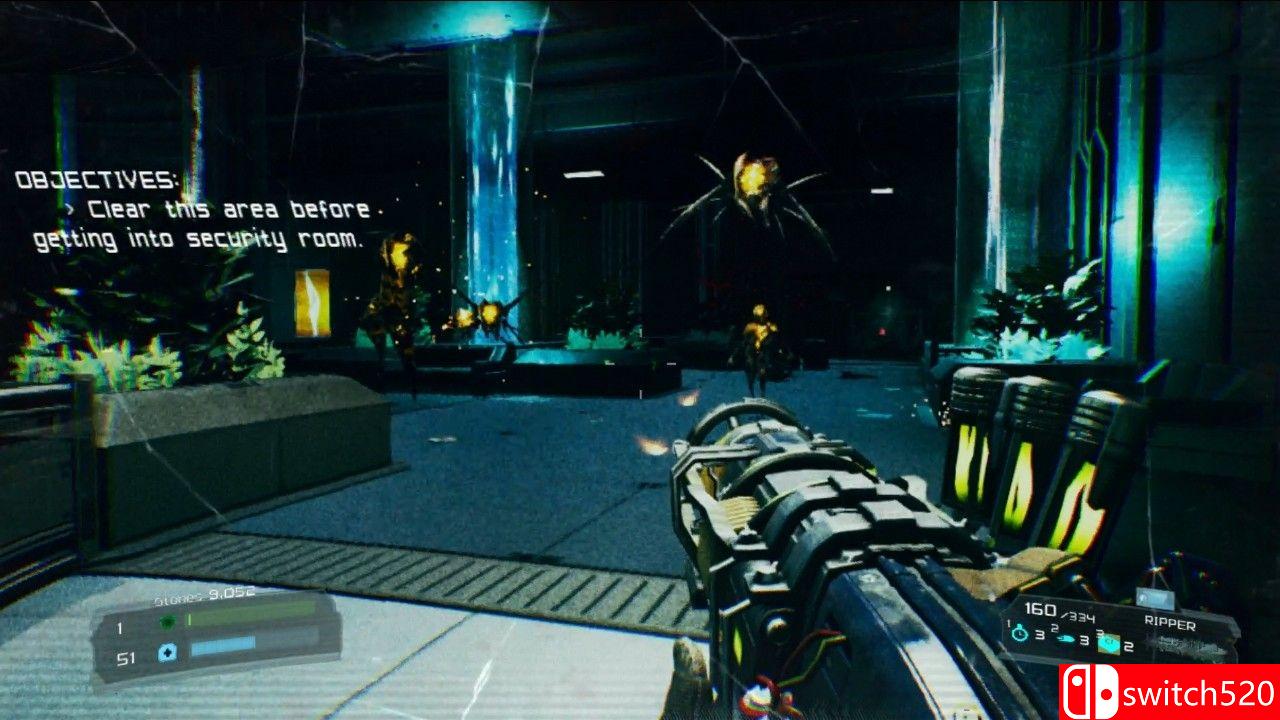Toggle the OBJECTIVES heading visibility

pos(96,183)
